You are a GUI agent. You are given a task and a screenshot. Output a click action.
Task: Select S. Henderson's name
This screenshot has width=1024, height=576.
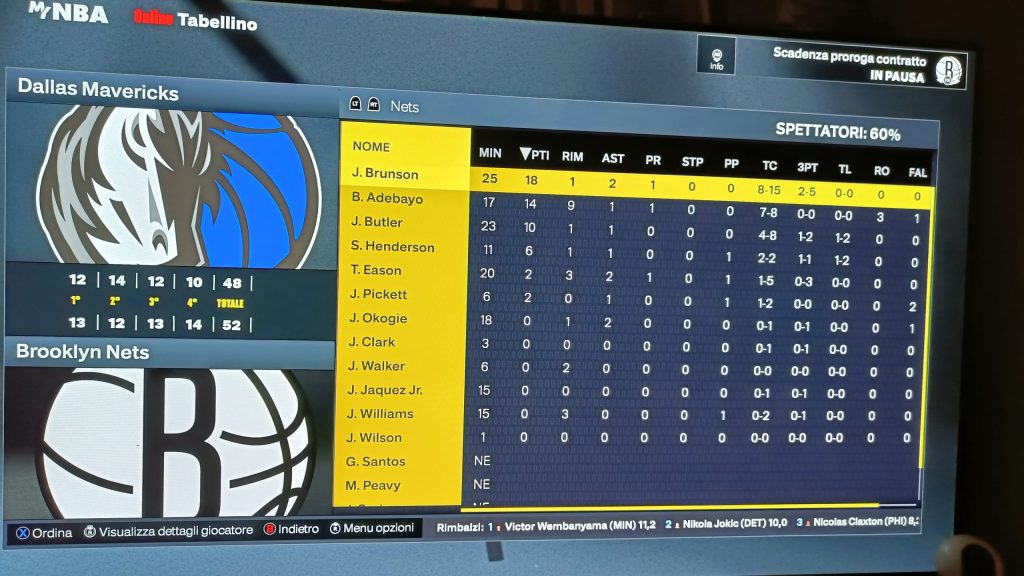click(x=392, y=246)
